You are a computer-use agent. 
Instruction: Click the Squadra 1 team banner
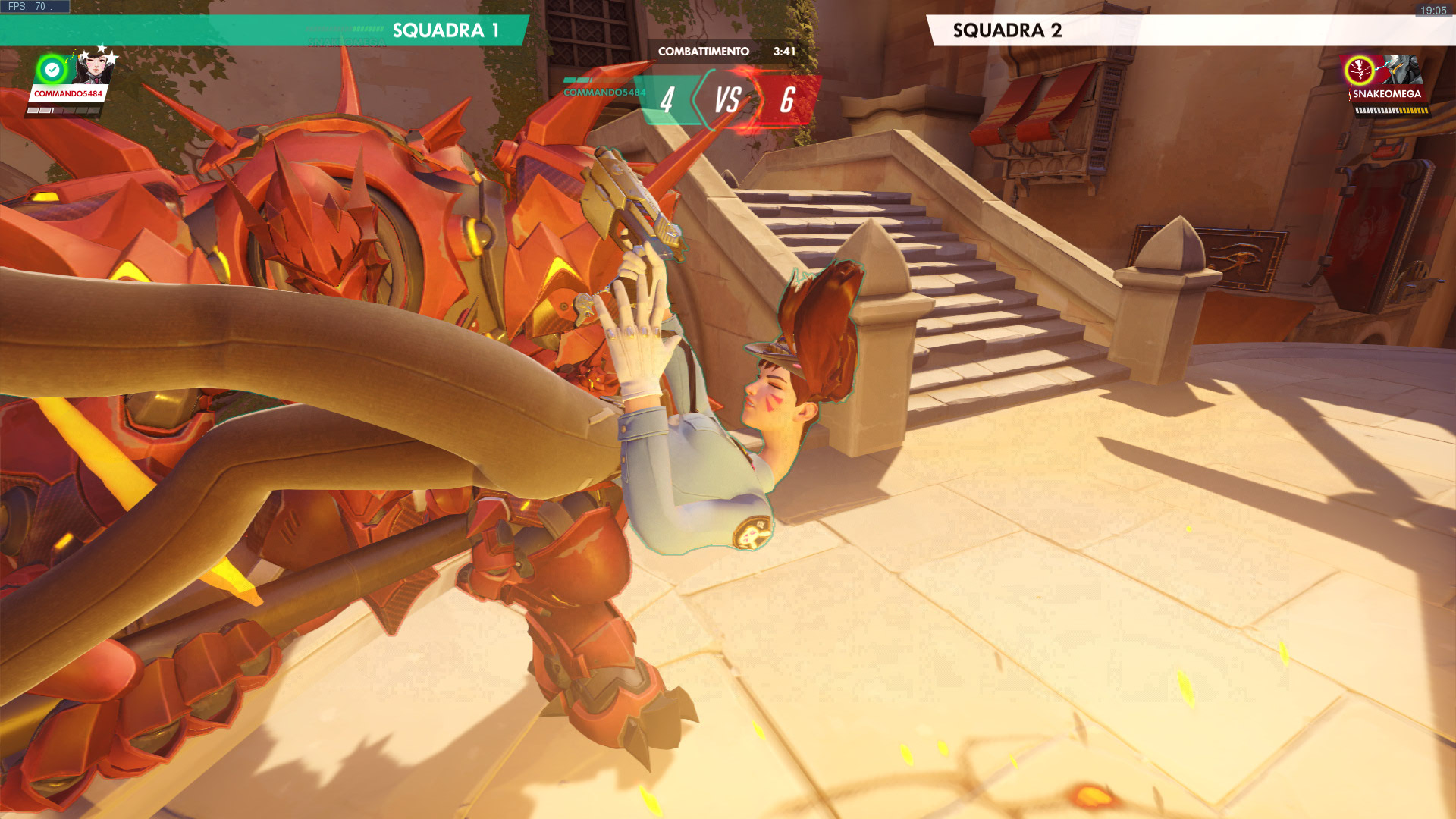(x=445, y=30)
